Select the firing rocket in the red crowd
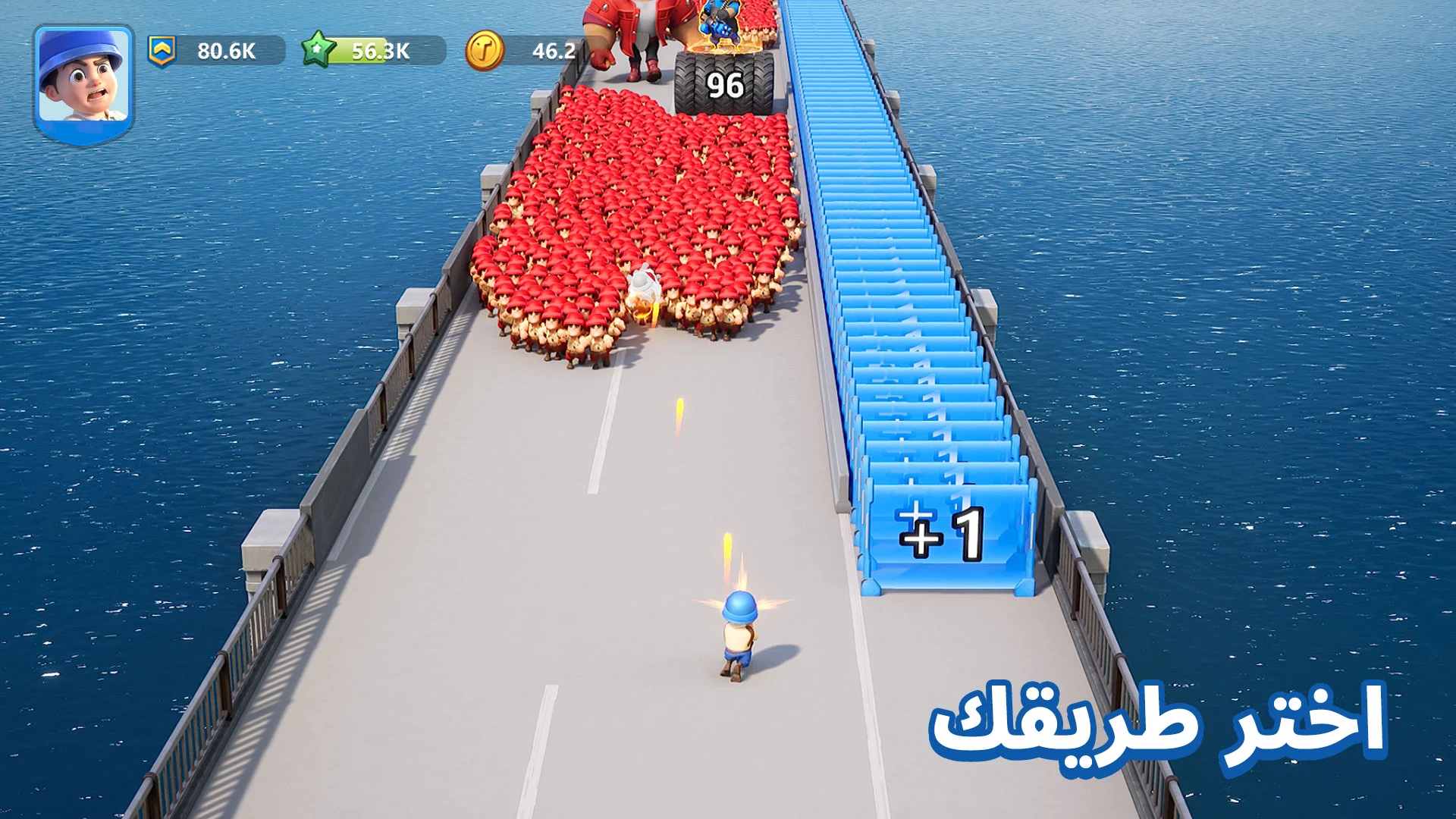Screen dimensions: 1456x819 click(x=646, y=300)
